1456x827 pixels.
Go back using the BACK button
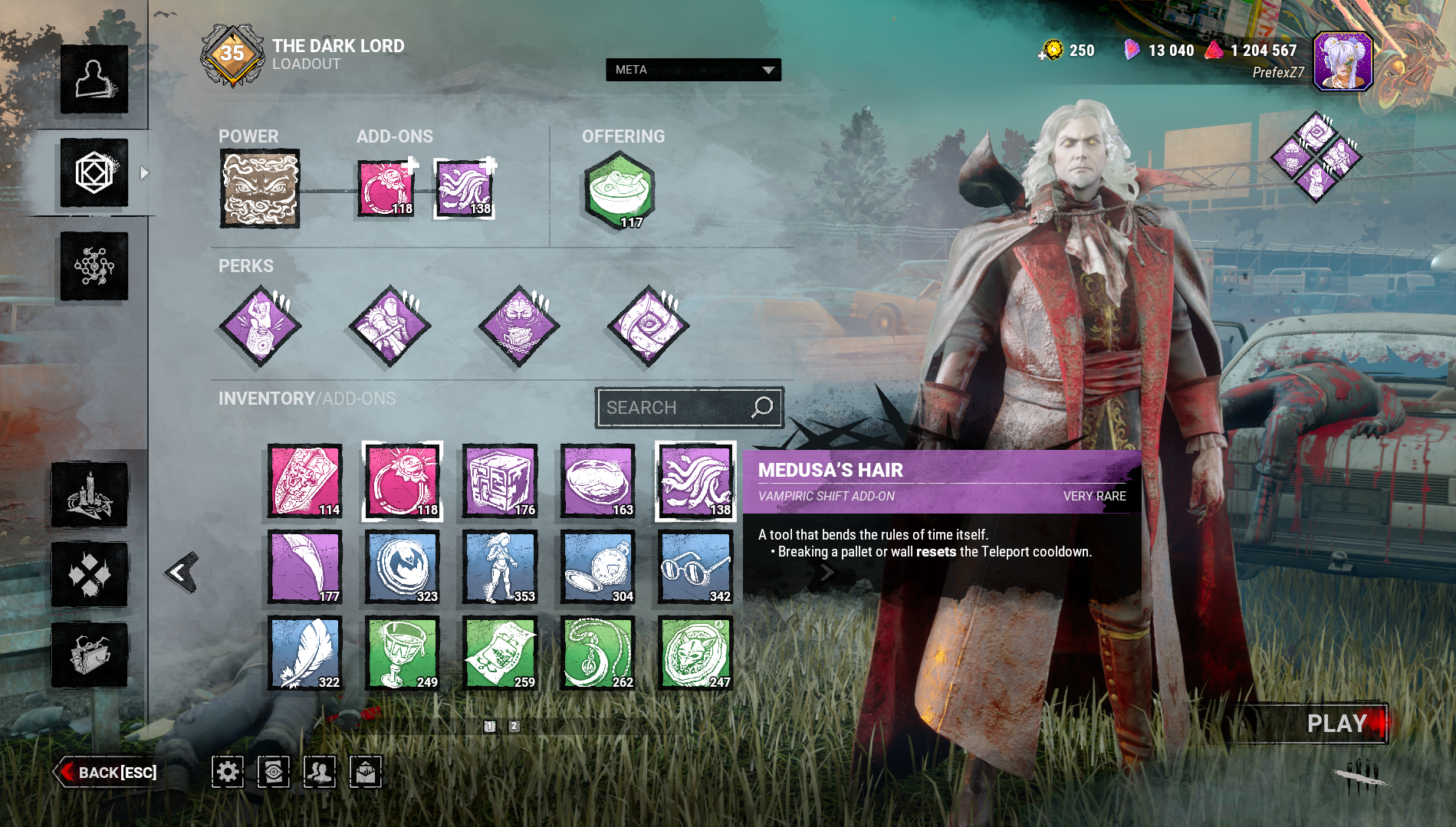[107, 772]
